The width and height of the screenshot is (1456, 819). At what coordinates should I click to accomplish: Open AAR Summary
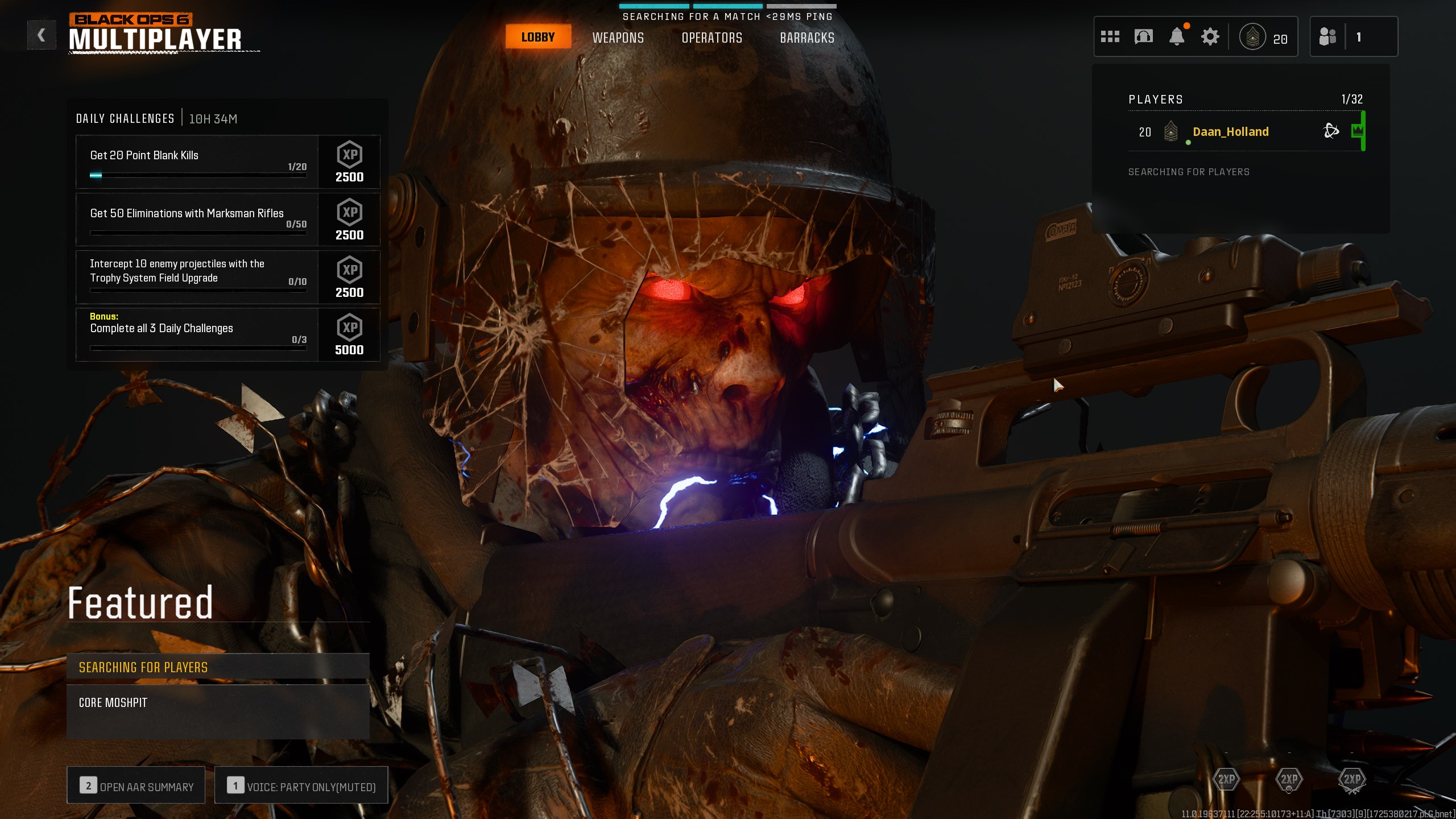pos(136,785)
